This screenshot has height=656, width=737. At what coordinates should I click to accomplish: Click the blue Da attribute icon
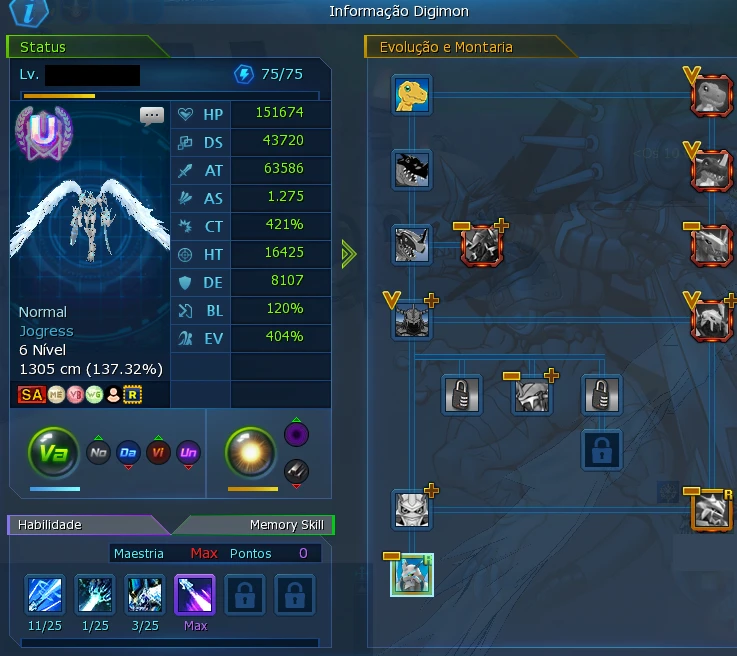click(x=128, y=453)
